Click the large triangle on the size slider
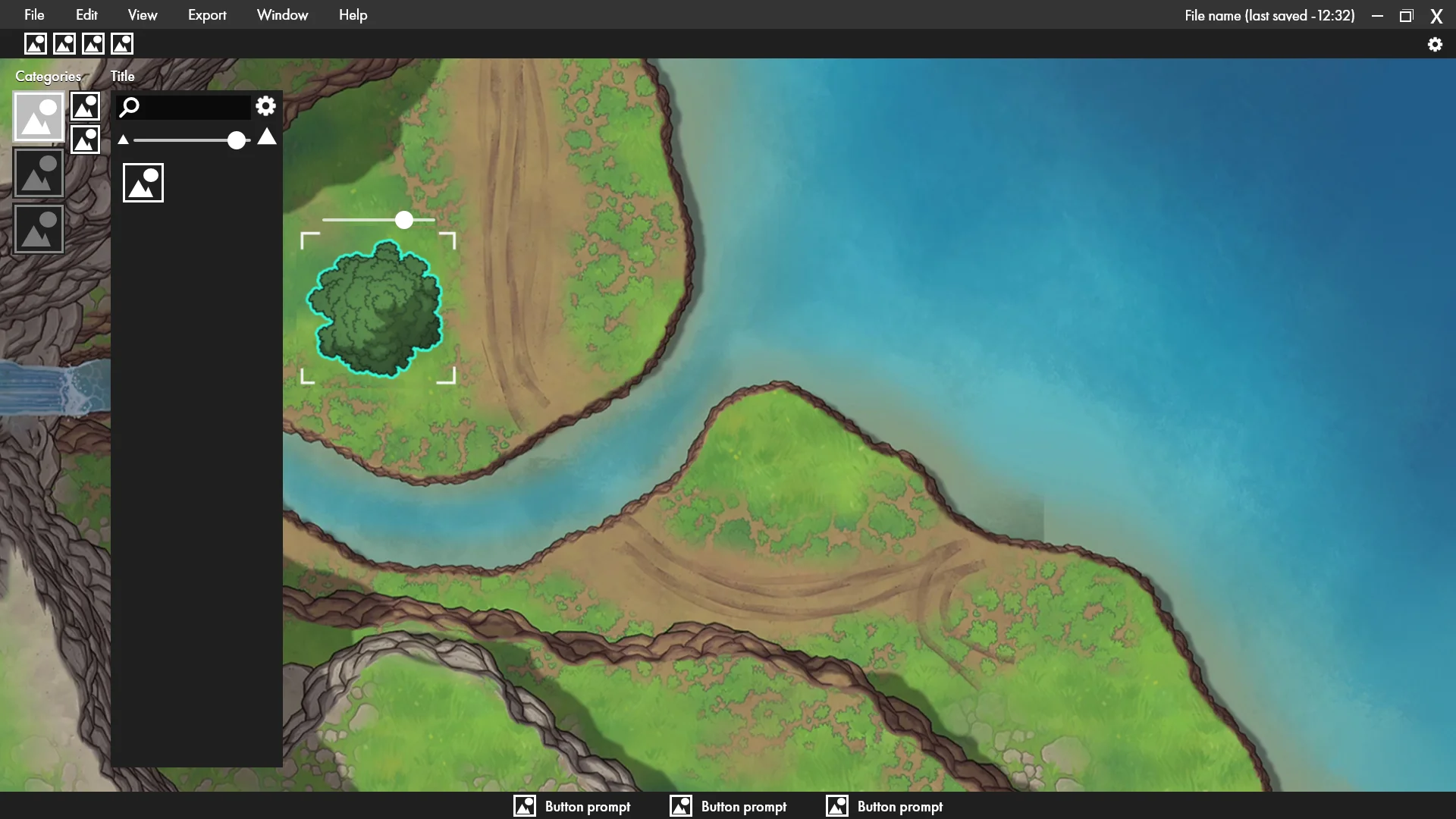 [266, 138]
